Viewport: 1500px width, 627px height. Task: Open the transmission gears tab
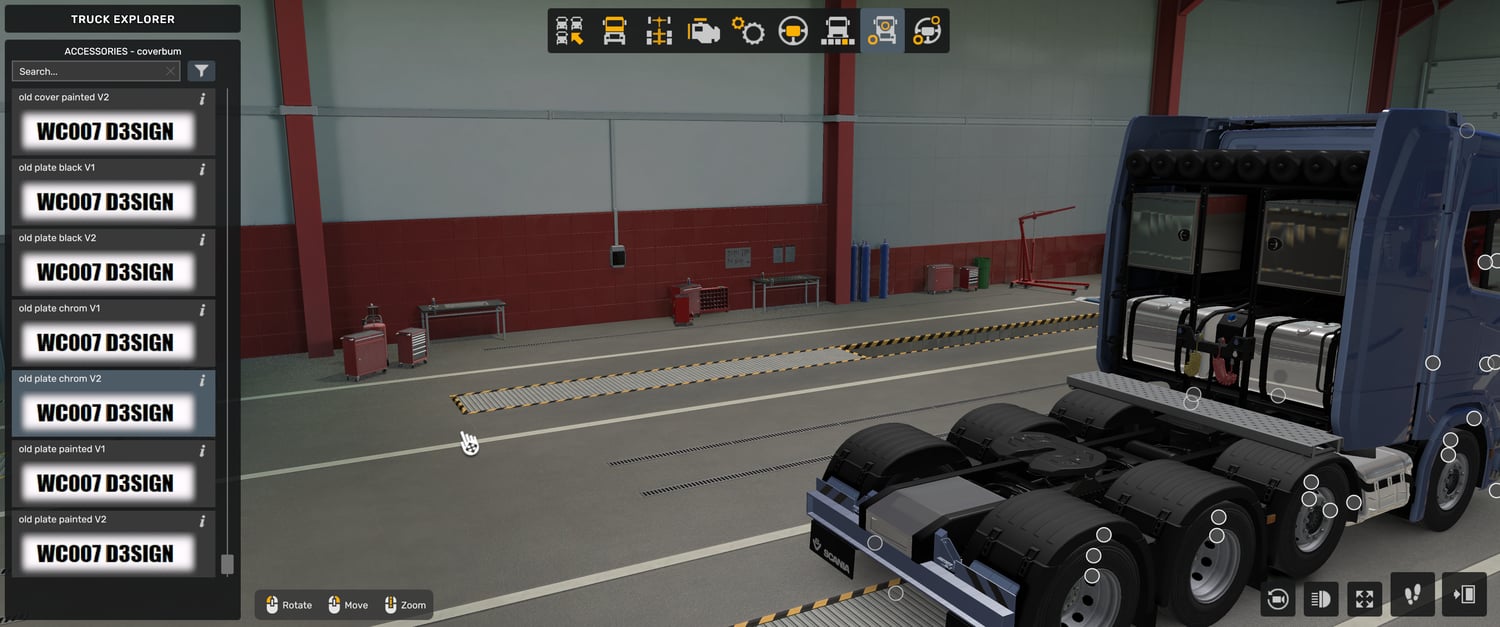coord(748,31)
